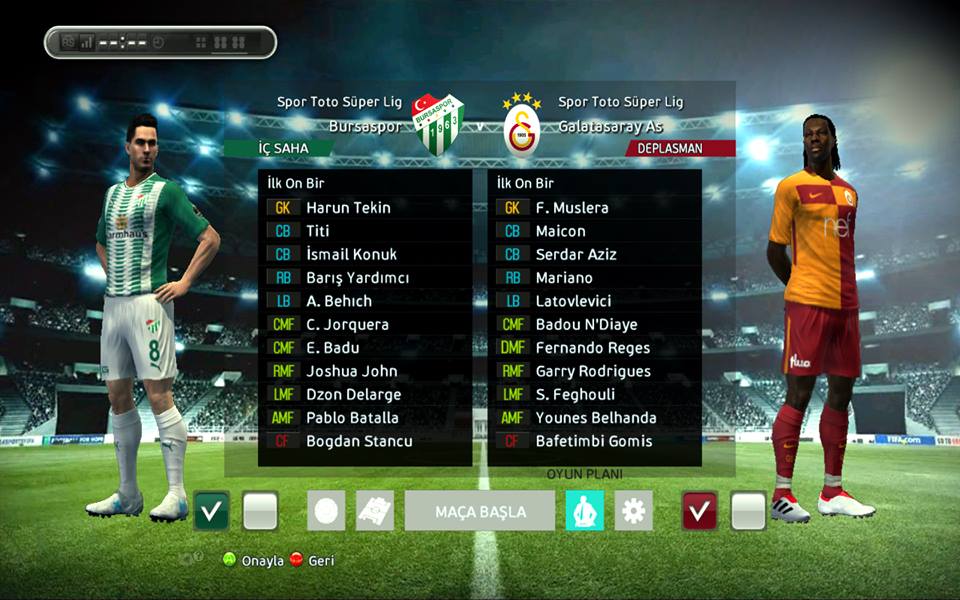
Task: Choose Bogdan Stancu from the starting eleven
Action: (359, 441)
